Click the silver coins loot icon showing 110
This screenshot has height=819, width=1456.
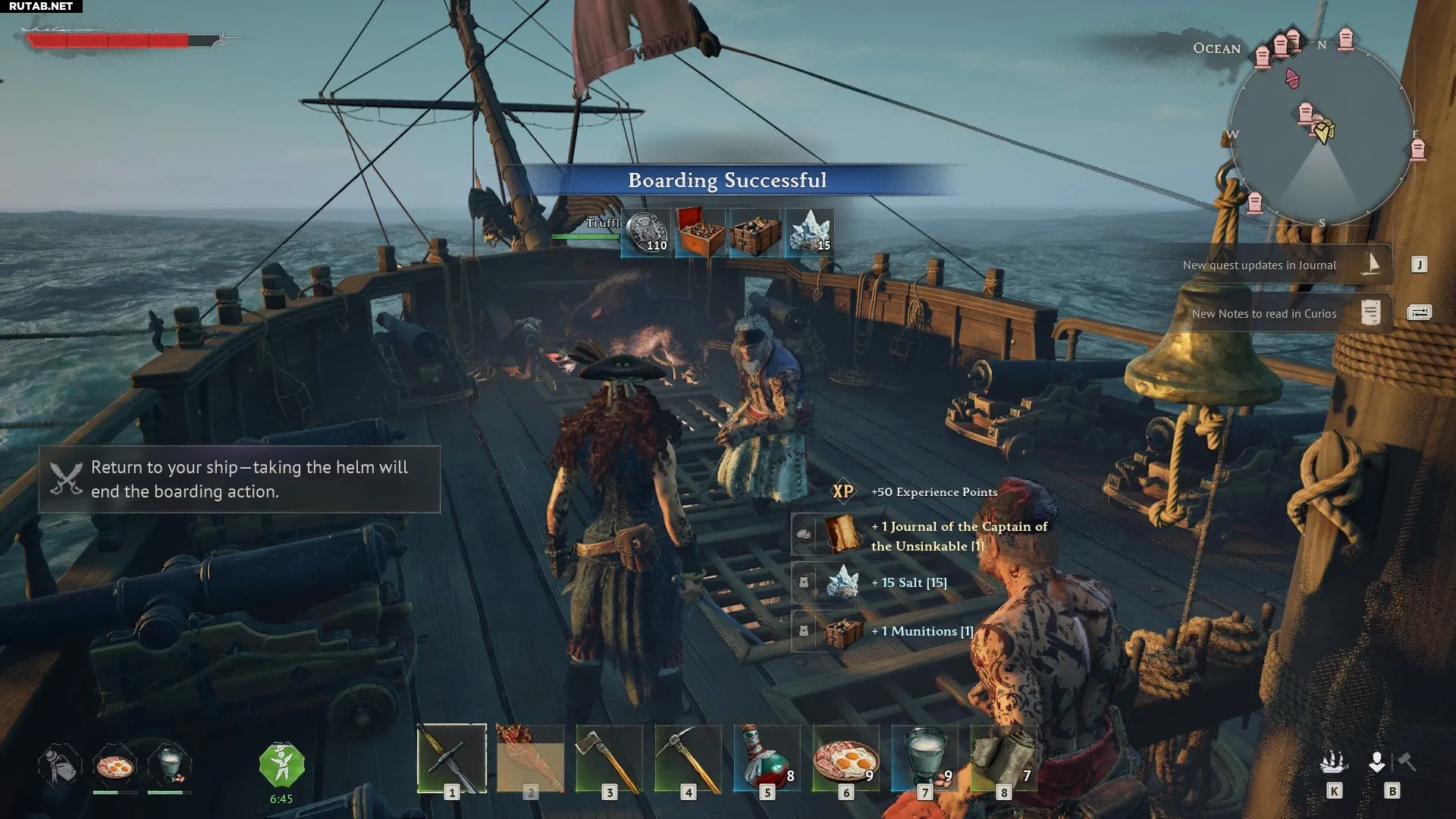coord(646,233)
